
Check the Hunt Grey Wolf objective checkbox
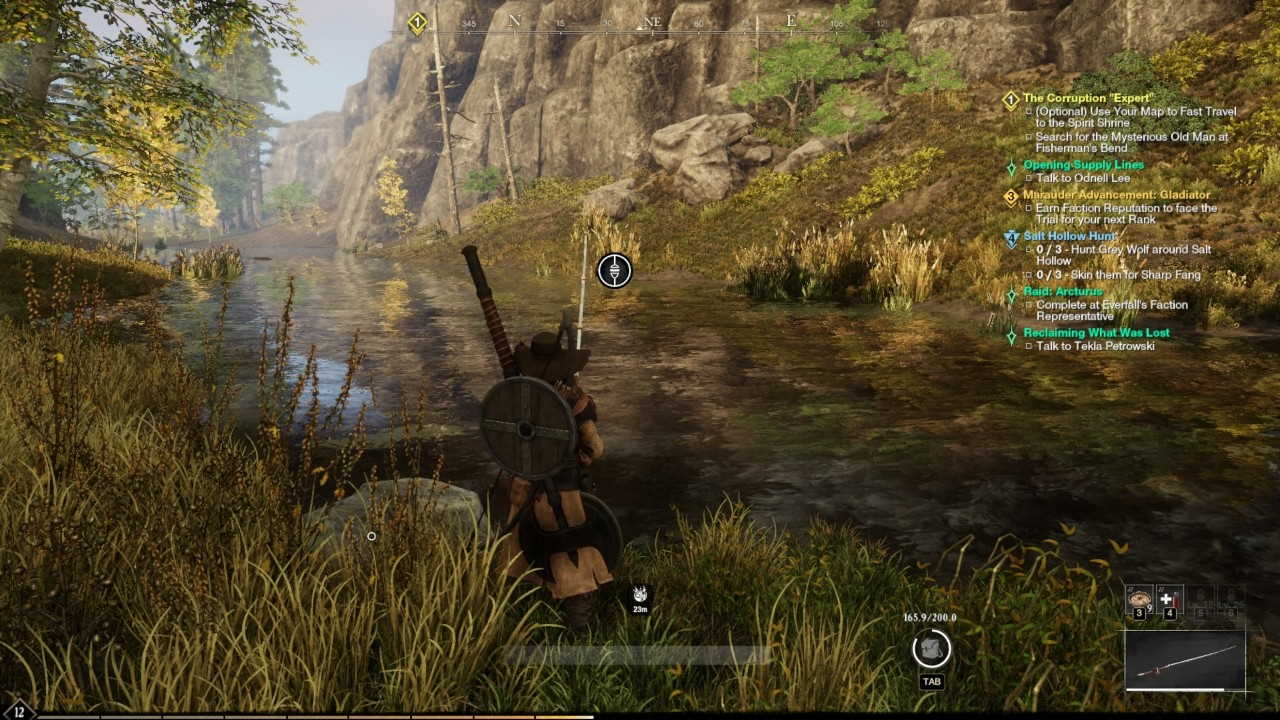pyautogui.click(x=1029, y=248)
